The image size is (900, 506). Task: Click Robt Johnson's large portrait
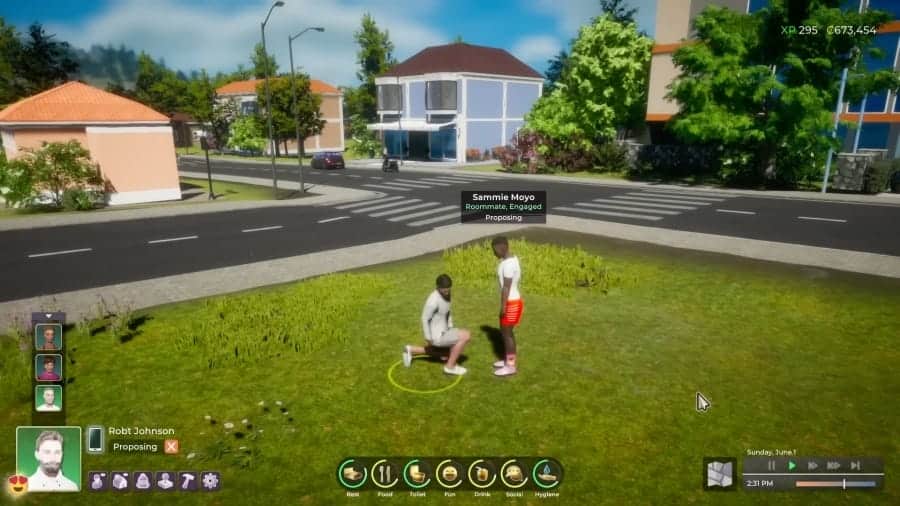pyautogui.click(x=48, y=459)
